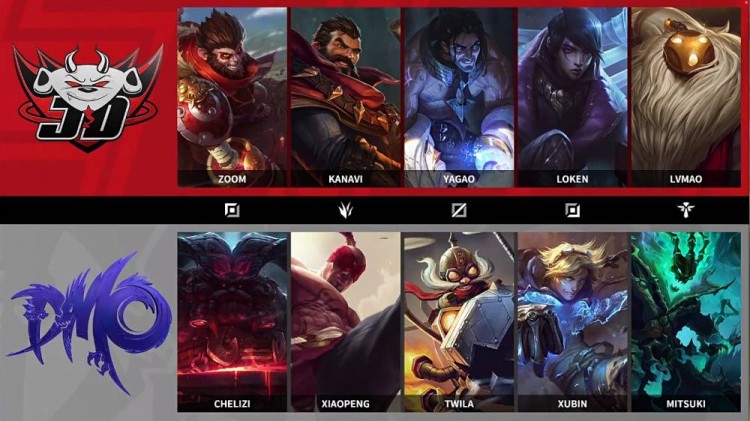This screenshot has width=750, height=421.
Task: Select the support role icon
Action: pos(686,211)
